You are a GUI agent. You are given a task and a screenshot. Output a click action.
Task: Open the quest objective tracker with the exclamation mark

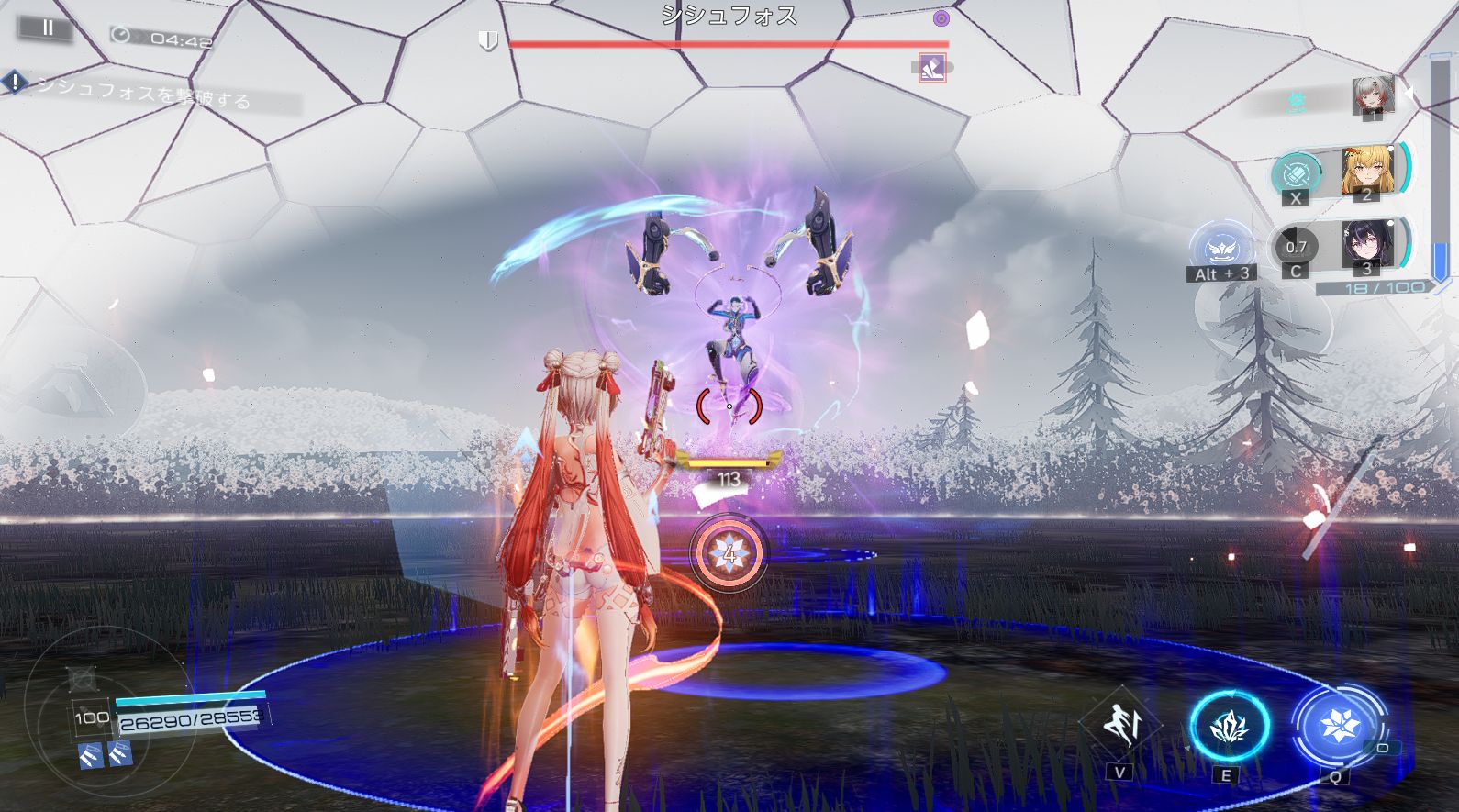pos(16,83)
